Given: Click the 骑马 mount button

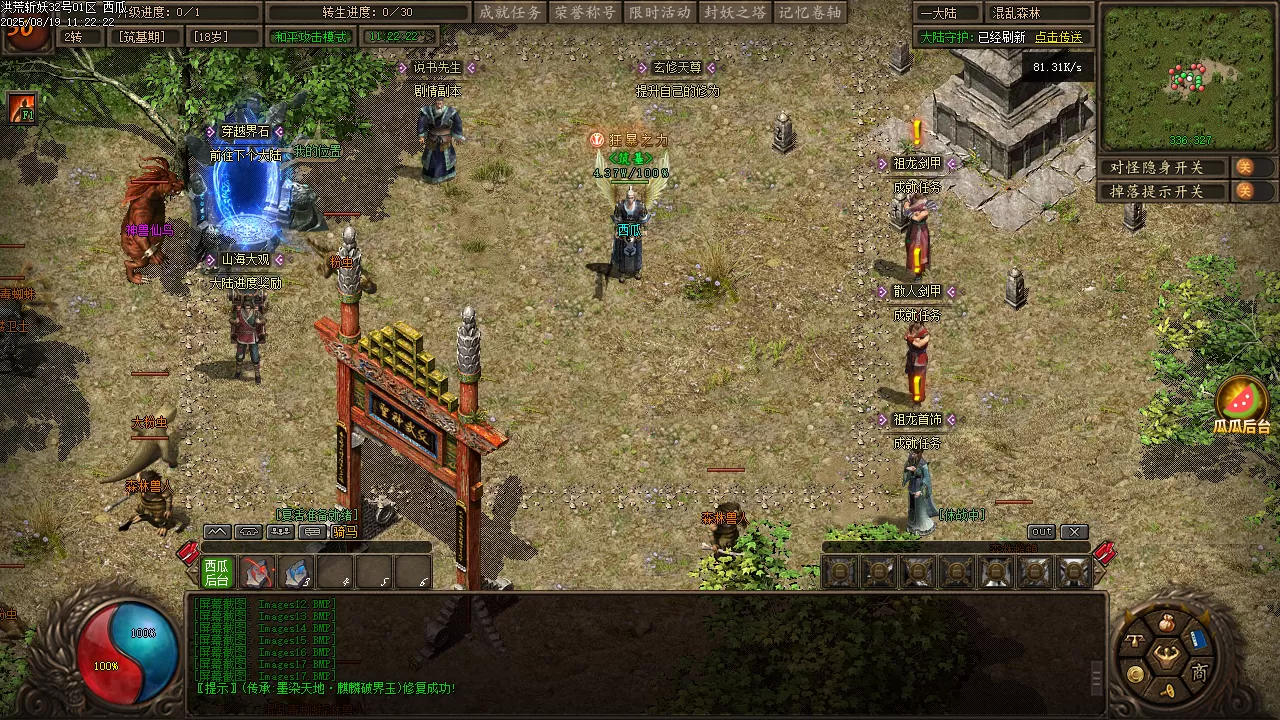Looking at the screenshot, I should click(345, 532).
